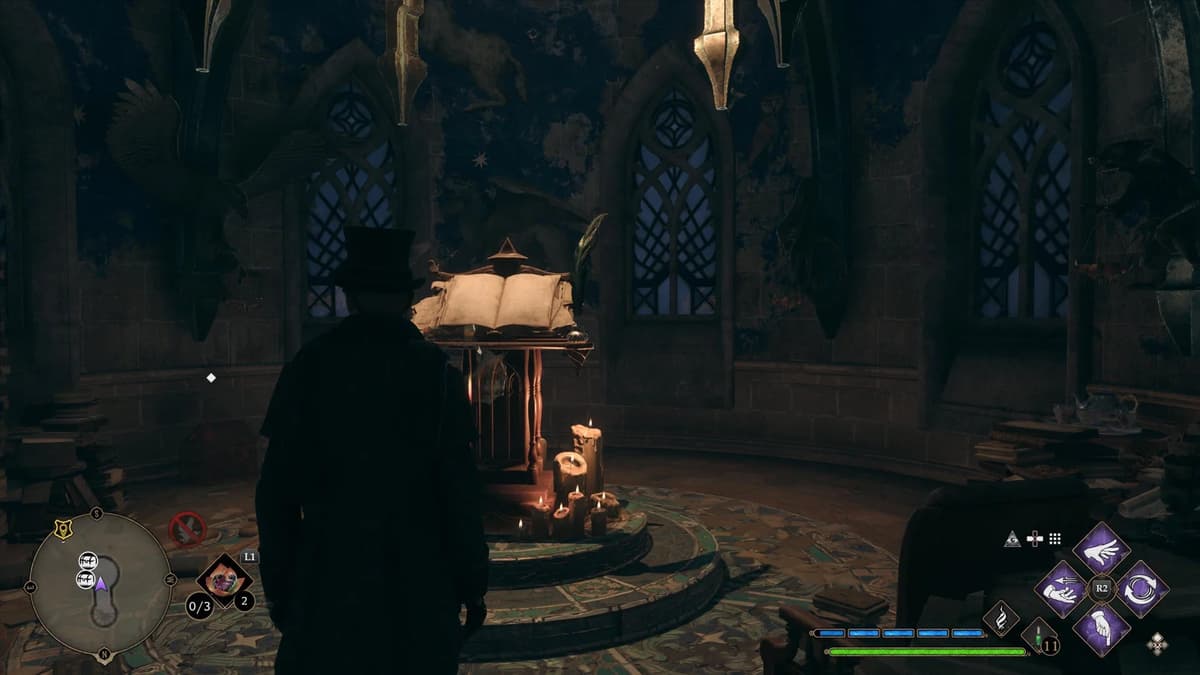
Task: Drink the green Wiggenweld potion
Action: 1039,636
